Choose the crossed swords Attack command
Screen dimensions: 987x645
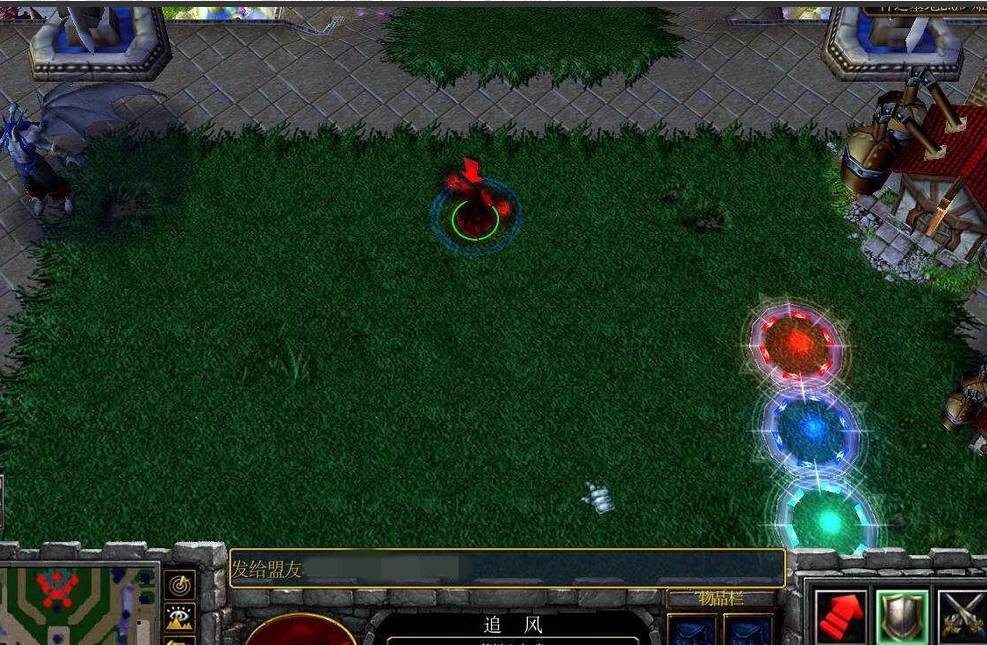(x=962, y=616)
